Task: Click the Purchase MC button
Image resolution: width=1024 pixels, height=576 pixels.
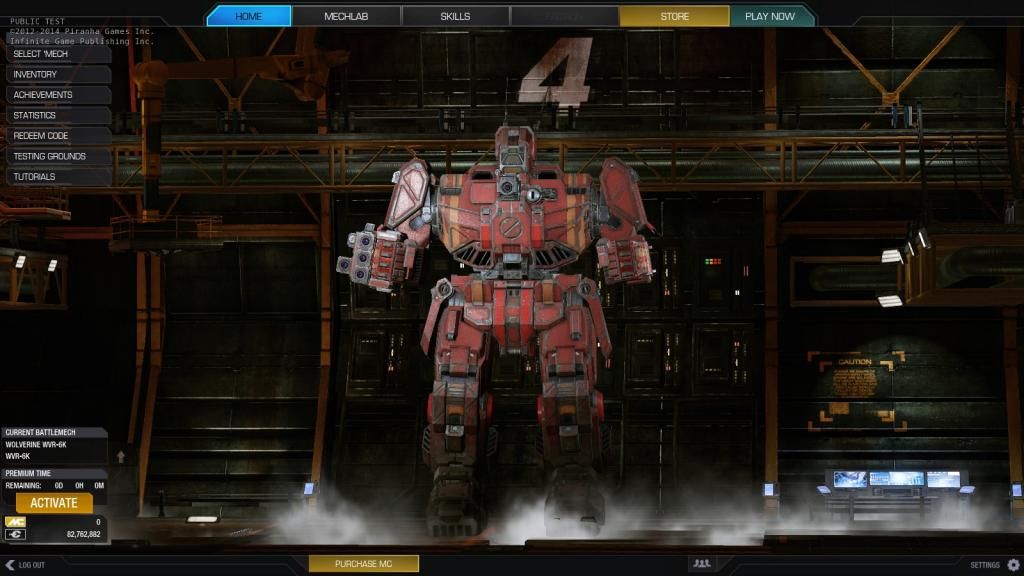Action: (363, 564)
